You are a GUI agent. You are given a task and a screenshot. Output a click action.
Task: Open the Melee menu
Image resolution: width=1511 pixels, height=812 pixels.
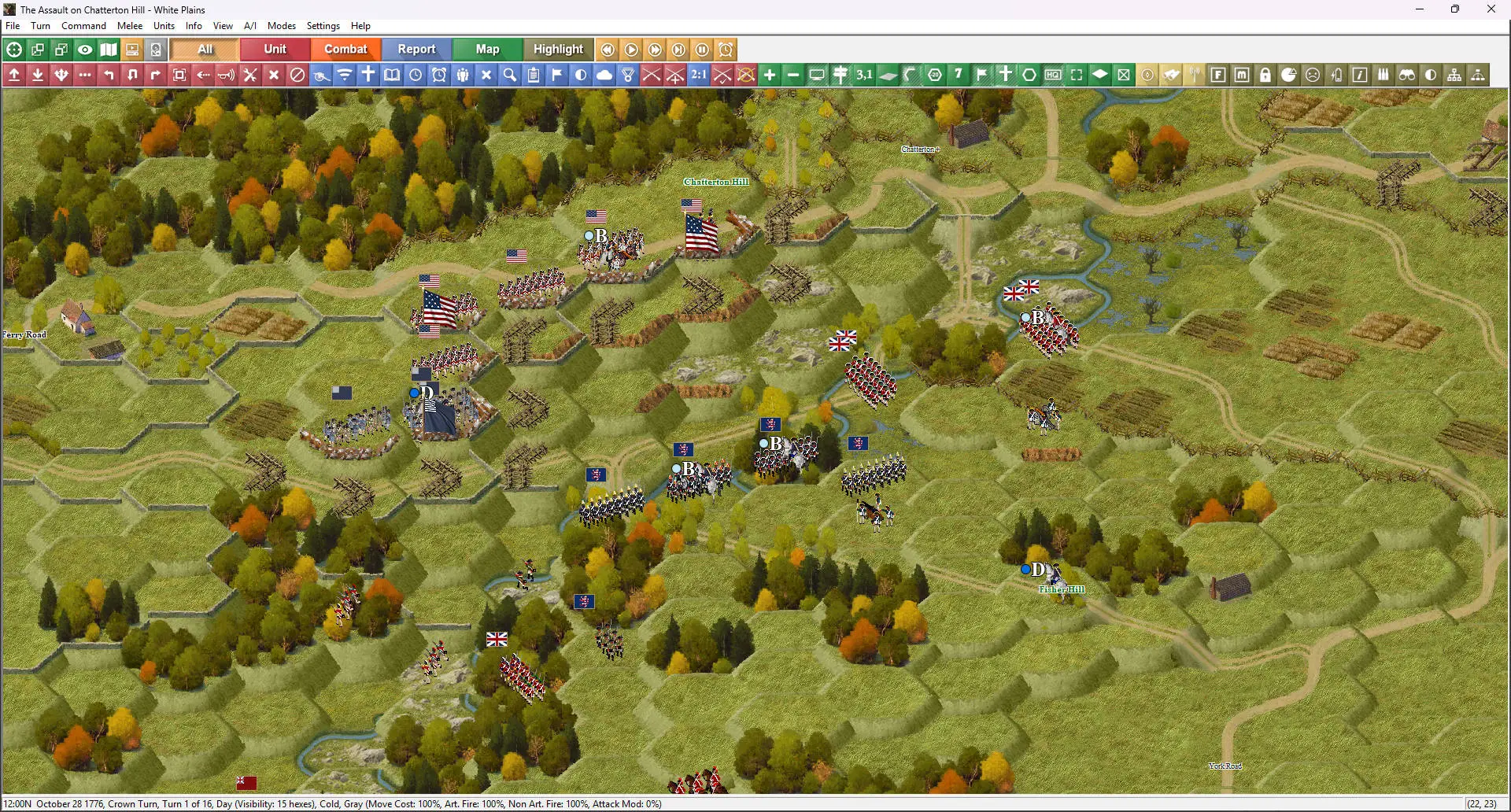tap(130, 26)
